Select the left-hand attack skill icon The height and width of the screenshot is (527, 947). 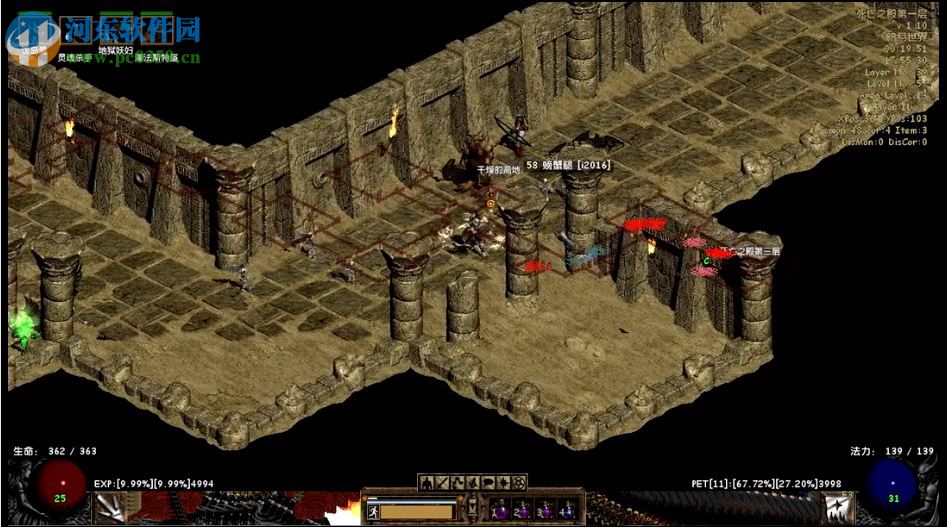click(110, 508)
